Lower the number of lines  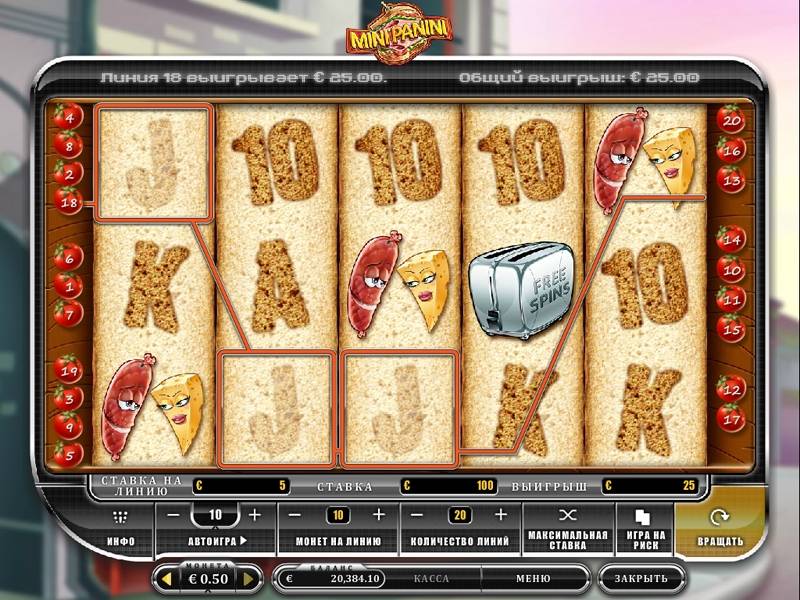click(x=420, y=515)
